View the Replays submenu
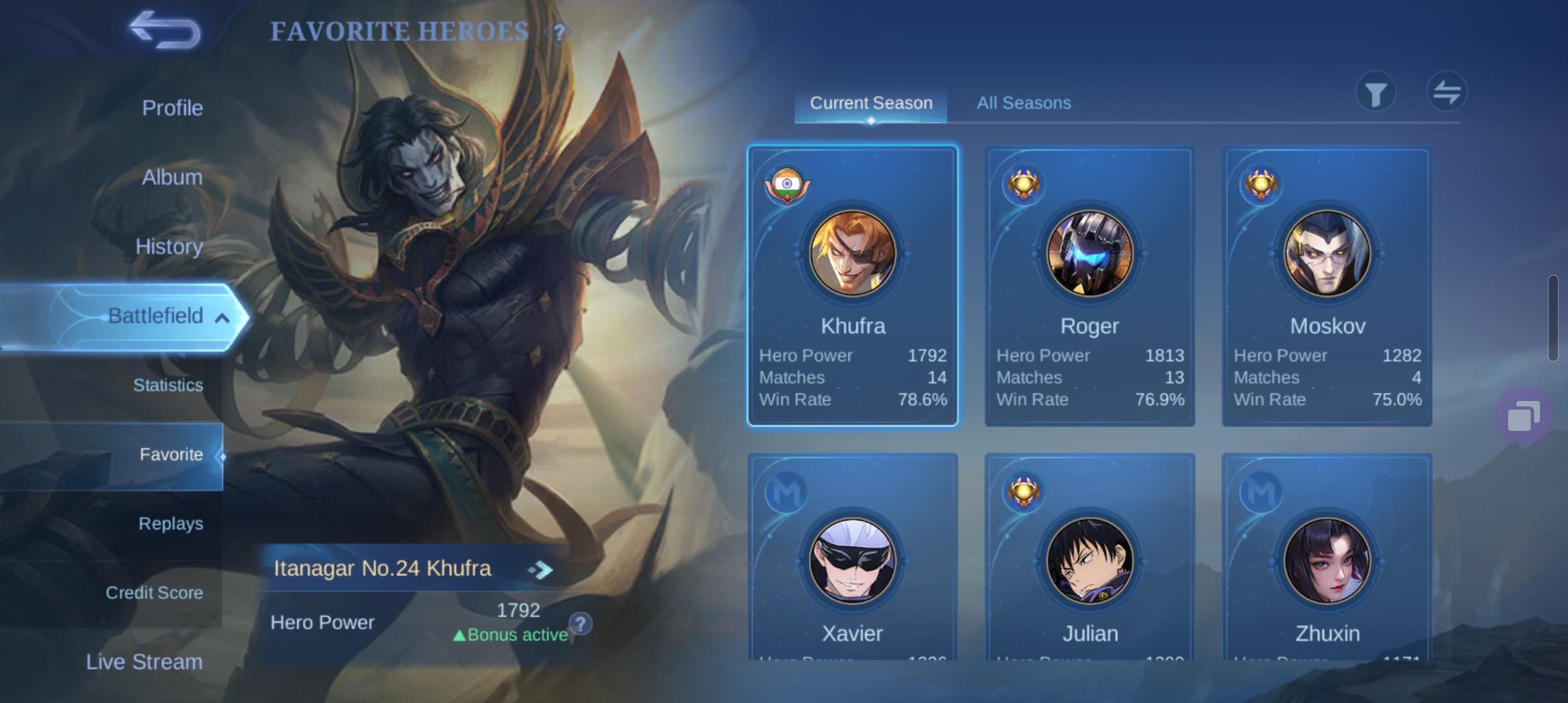This screenshot has height=703, width=1568. pyautogui.click(x=171, y=523)
